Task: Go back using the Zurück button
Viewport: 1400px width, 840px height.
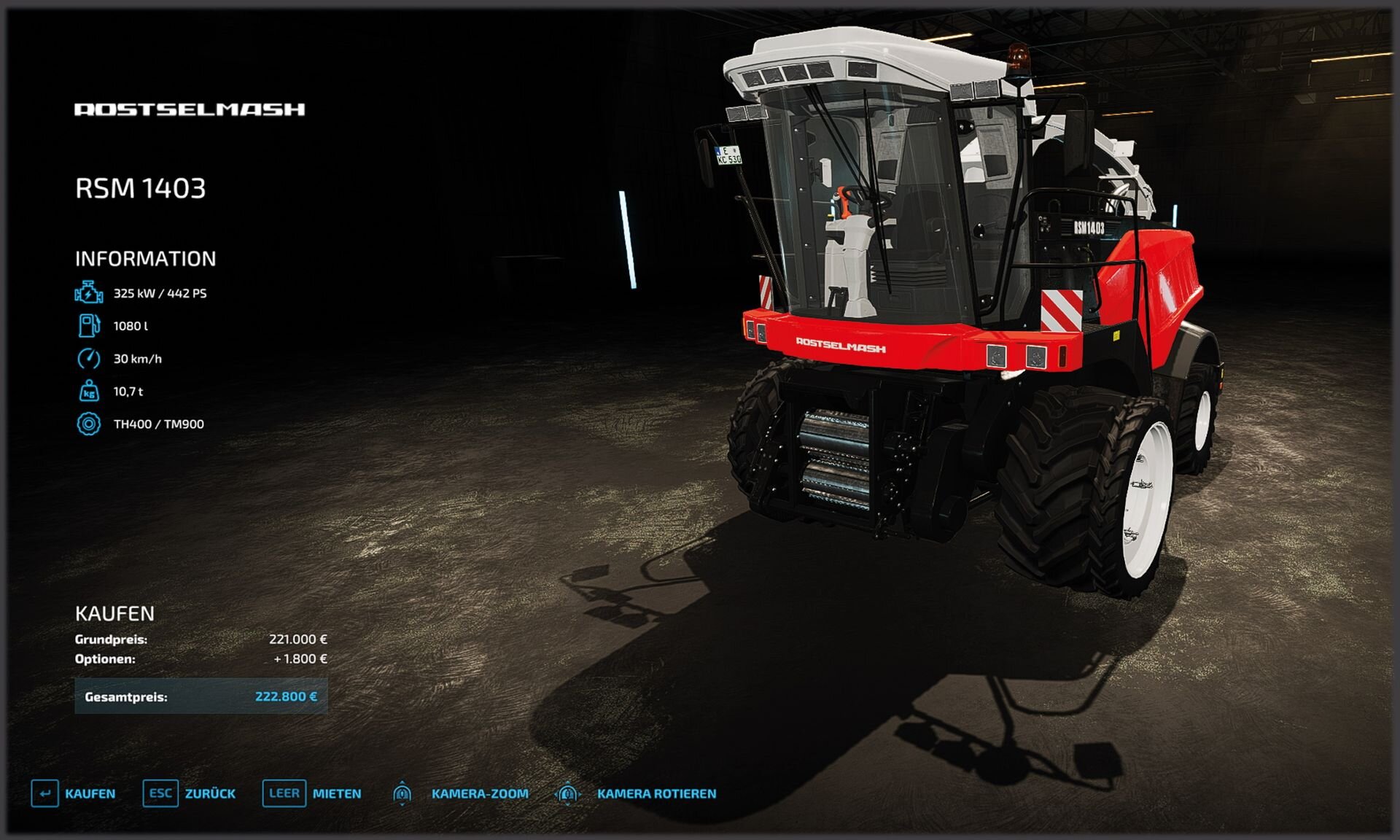Action: point(190,793)
